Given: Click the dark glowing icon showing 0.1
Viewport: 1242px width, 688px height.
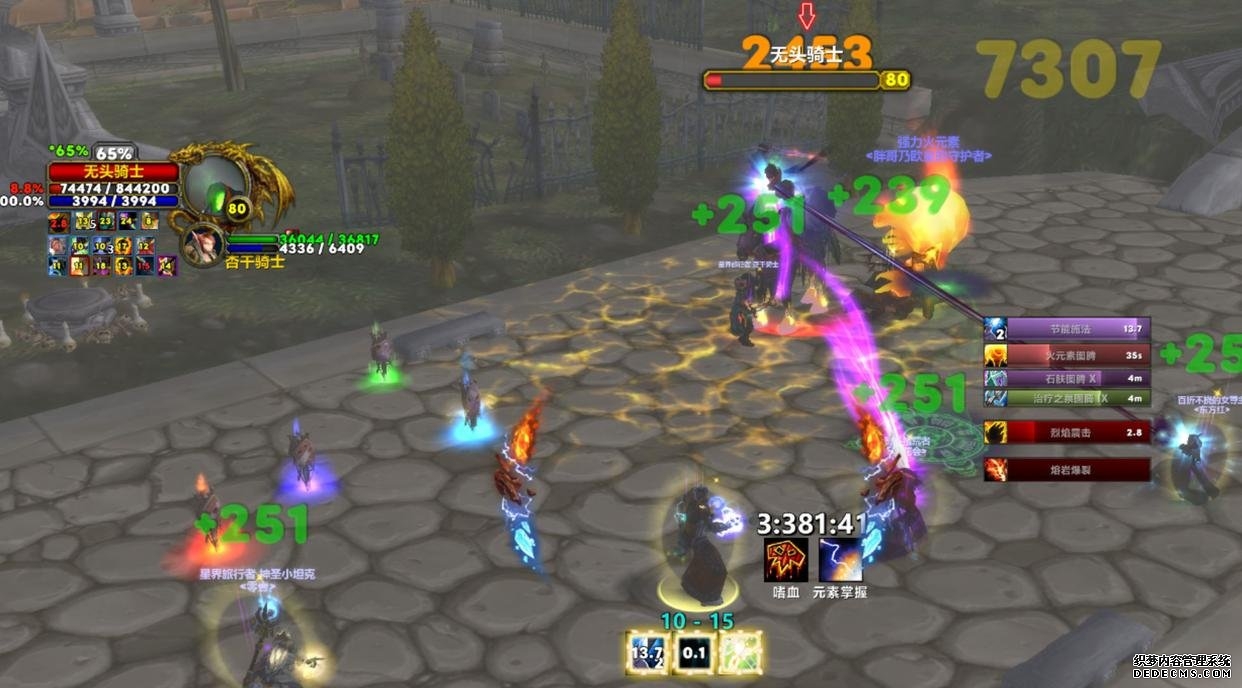Looking at the screenshot, I should click(x=694, y=652).
